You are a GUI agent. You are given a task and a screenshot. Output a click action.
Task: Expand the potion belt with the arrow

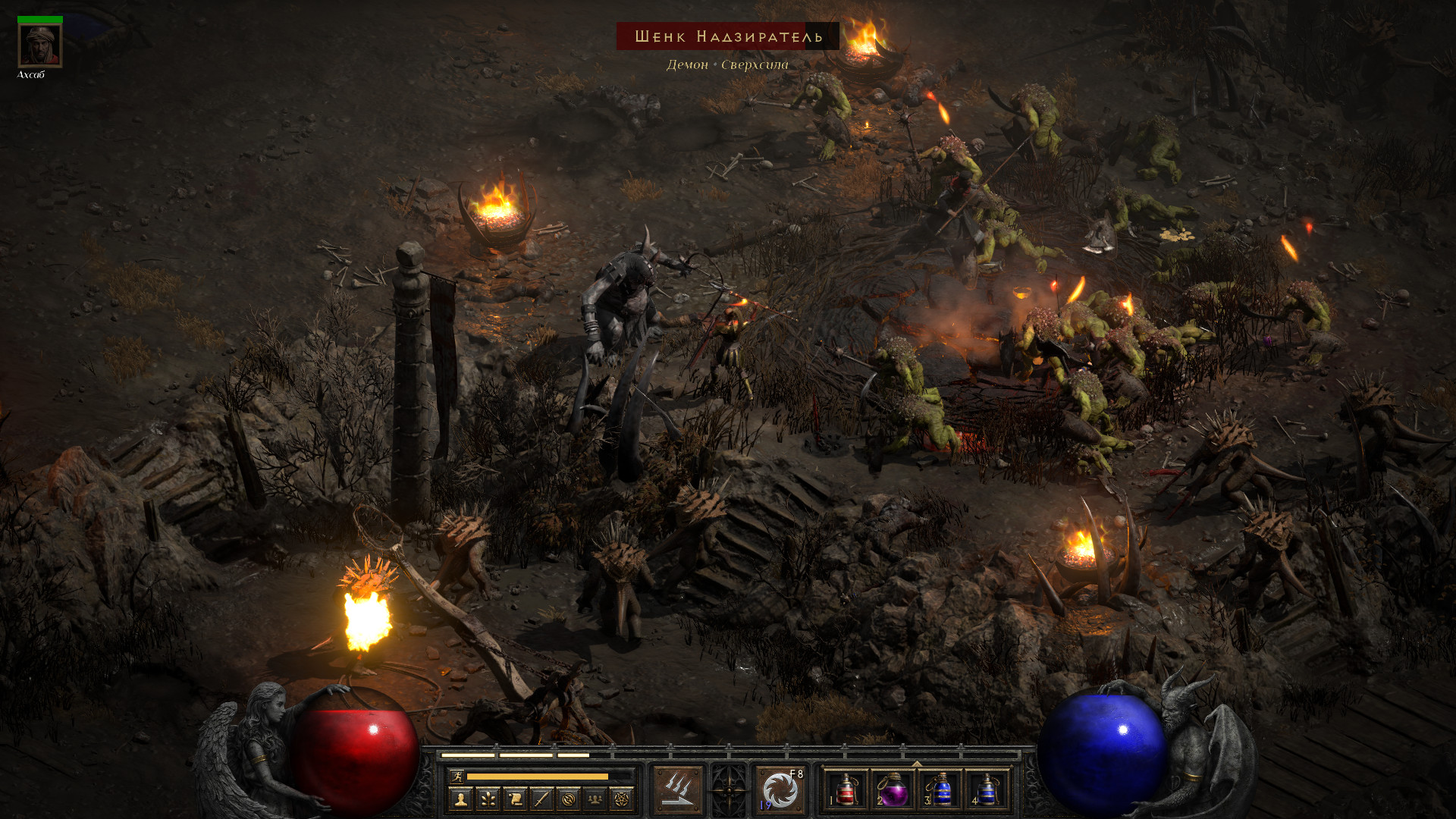917,764
